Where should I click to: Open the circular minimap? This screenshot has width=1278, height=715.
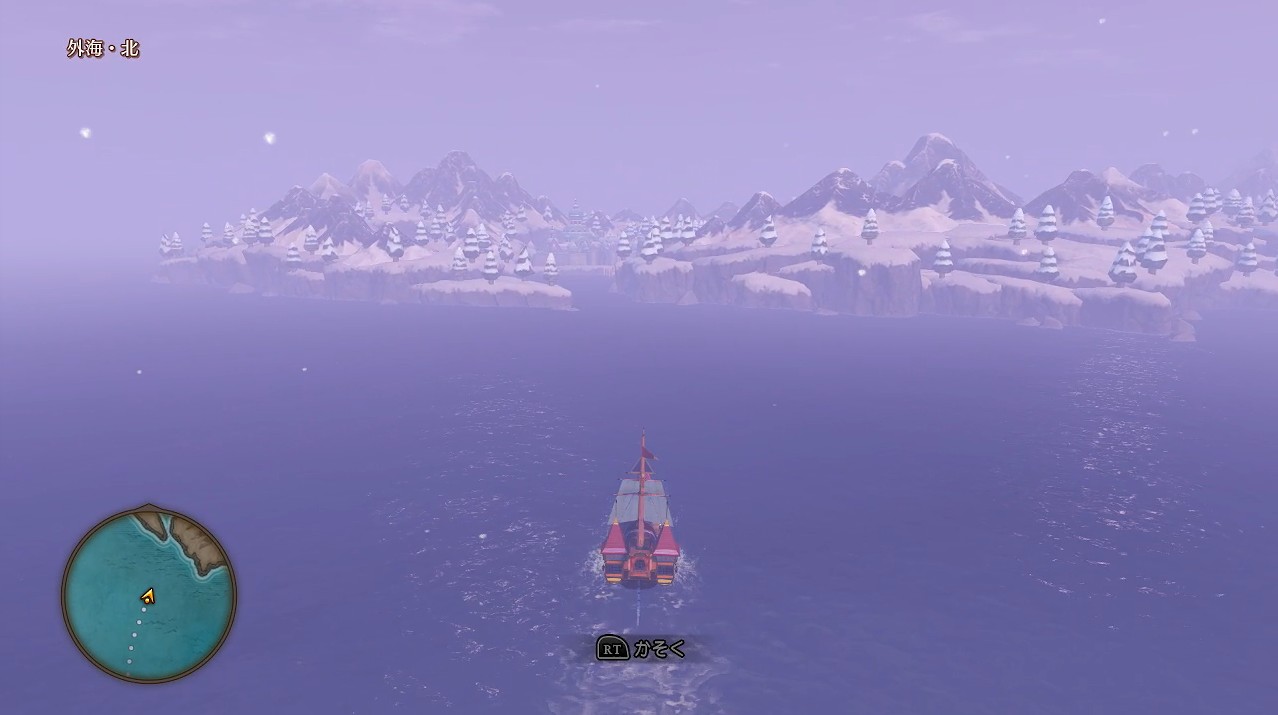[149, 594]
